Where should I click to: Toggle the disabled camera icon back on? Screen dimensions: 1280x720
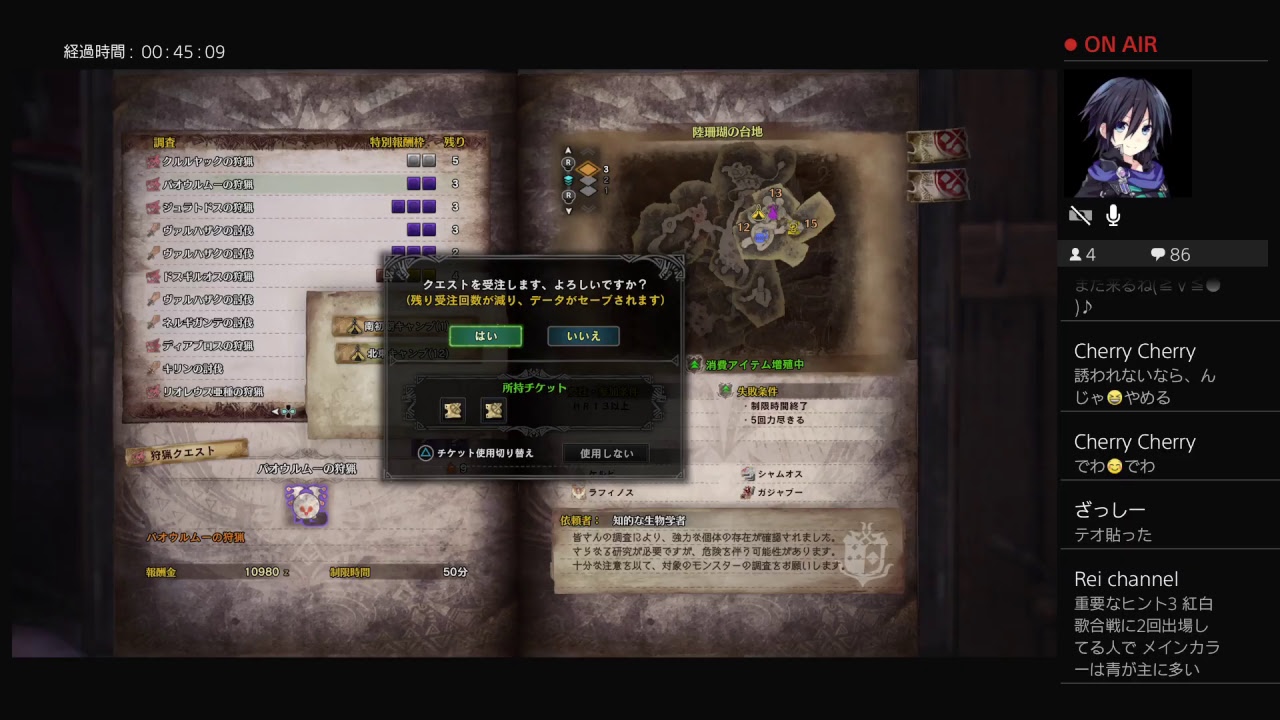point(1080,214)
